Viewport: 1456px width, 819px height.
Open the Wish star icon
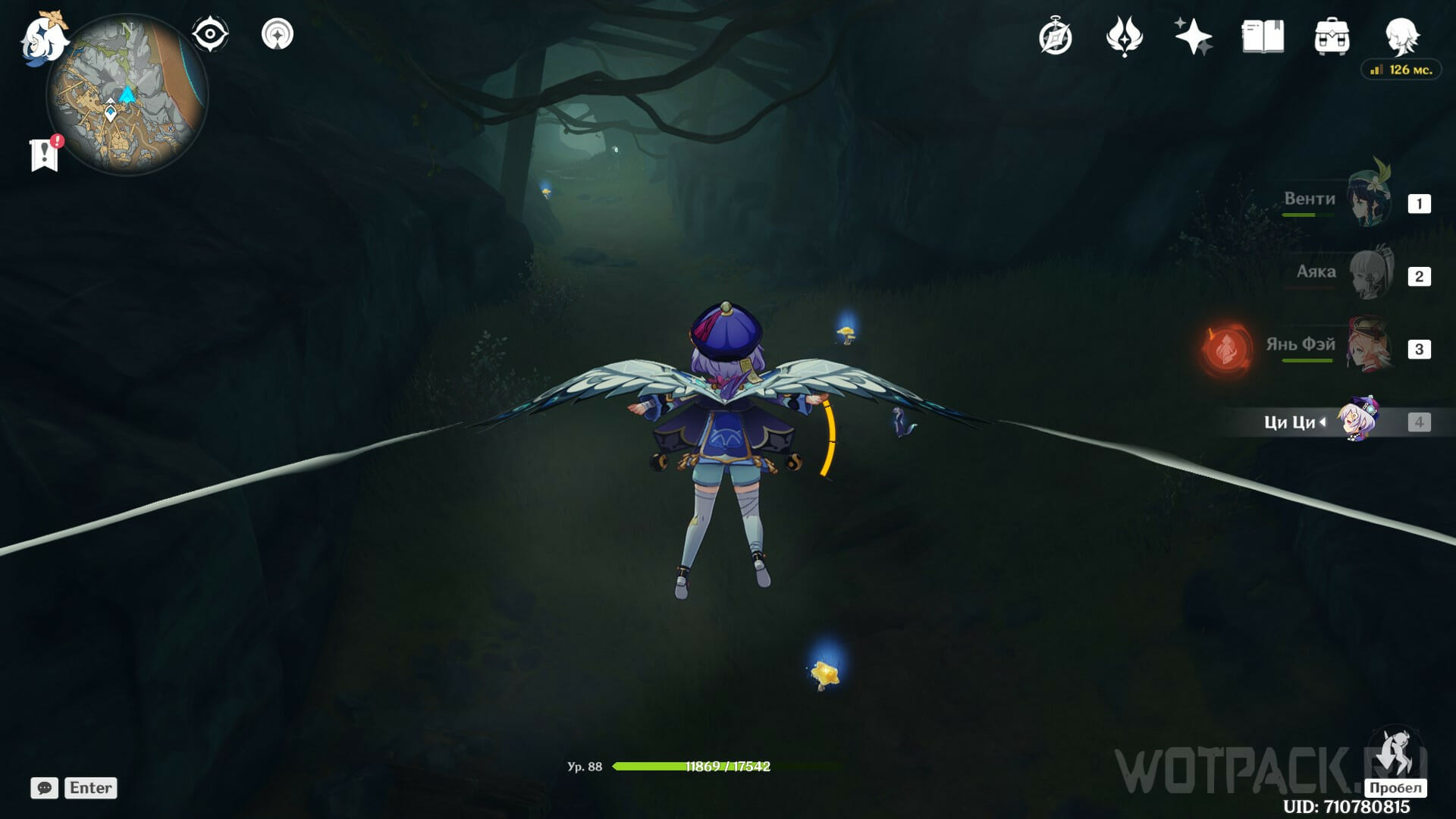coord(1193,36)
